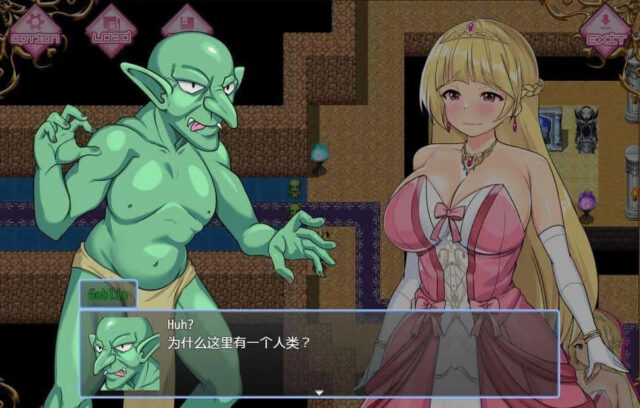This screenshot has width=640, height=408.
Task: Open the Option menu
Action: click(34, 27)
